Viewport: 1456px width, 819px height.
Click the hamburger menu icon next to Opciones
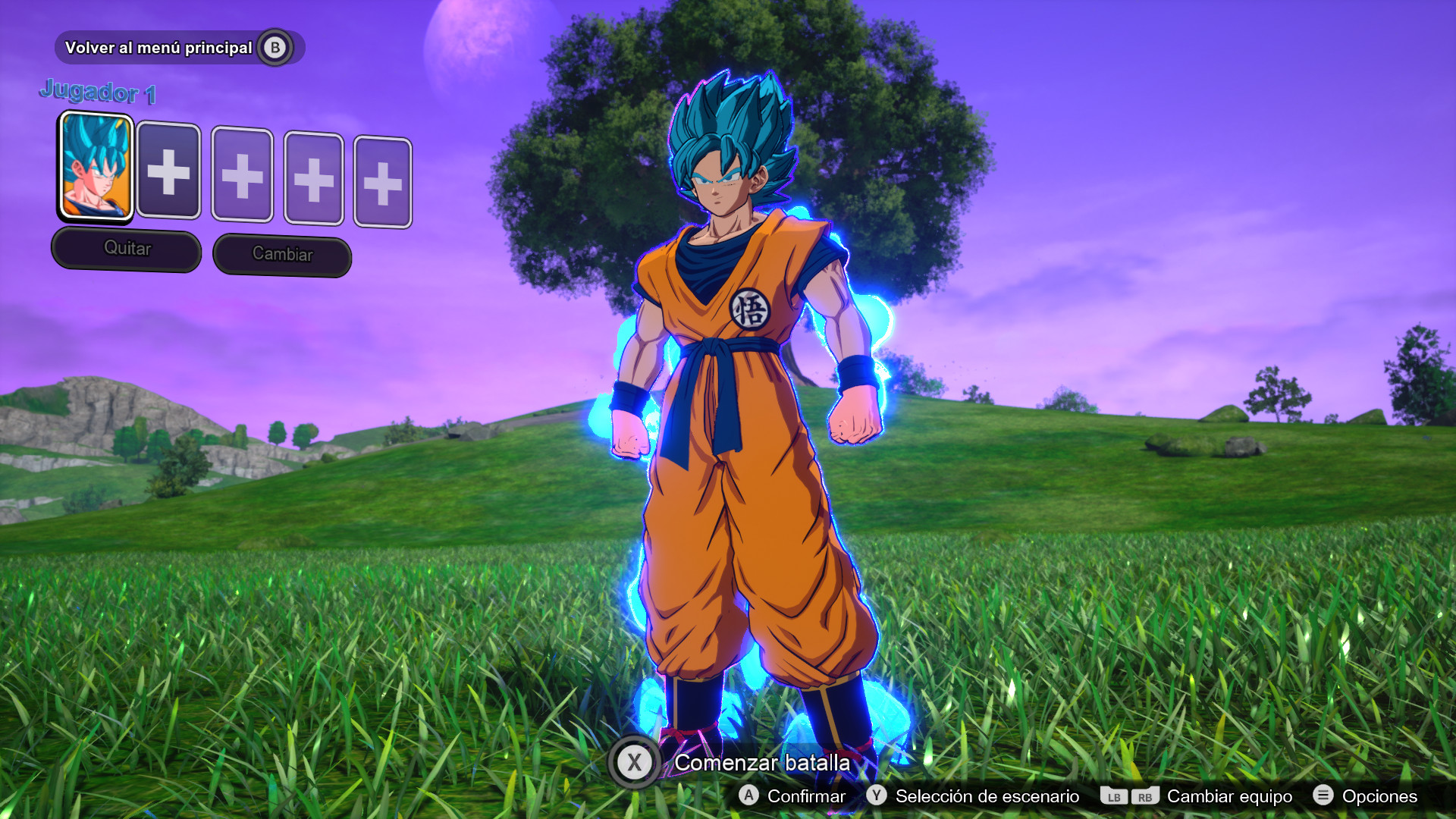[x=1323, y=796]
